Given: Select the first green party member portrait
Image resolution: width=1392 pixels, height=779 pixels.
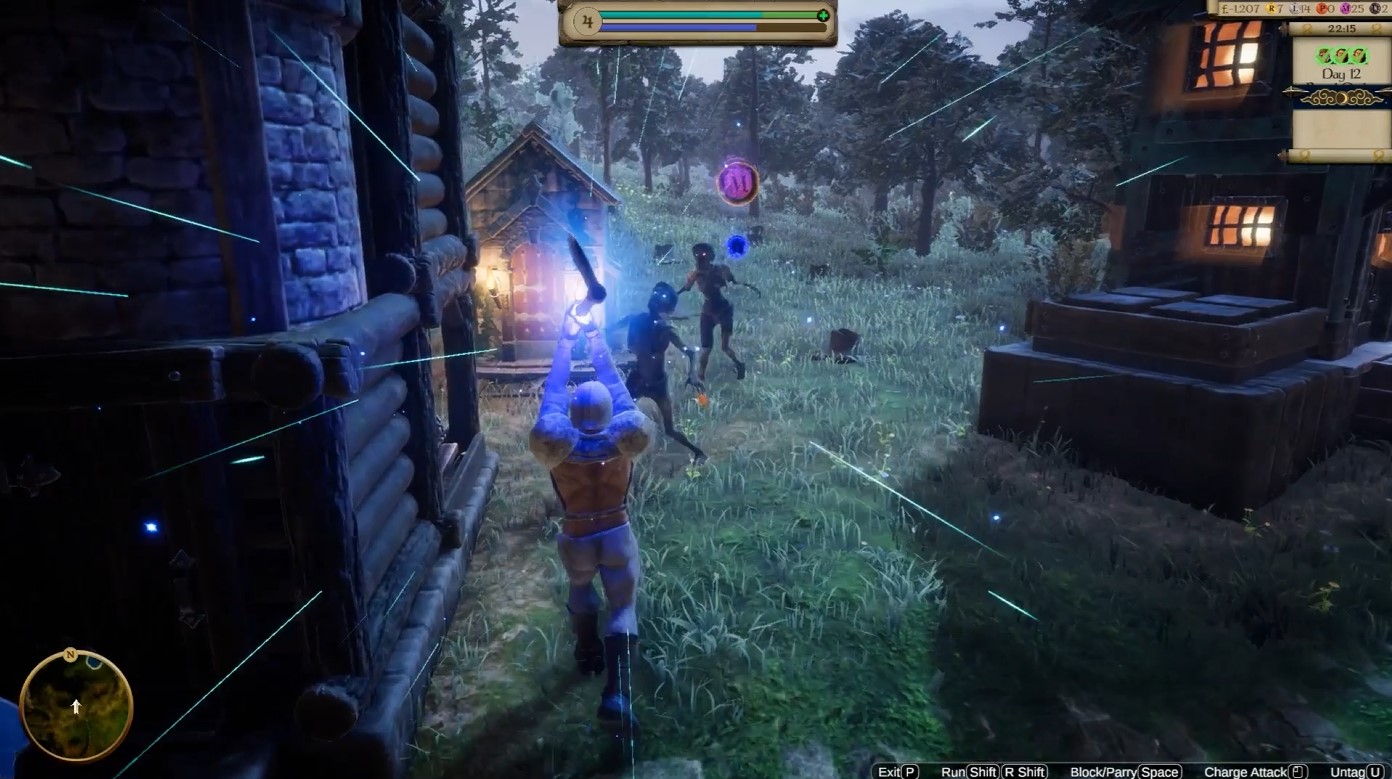Looking at the screenshot, I should [x=1323, y=56].
